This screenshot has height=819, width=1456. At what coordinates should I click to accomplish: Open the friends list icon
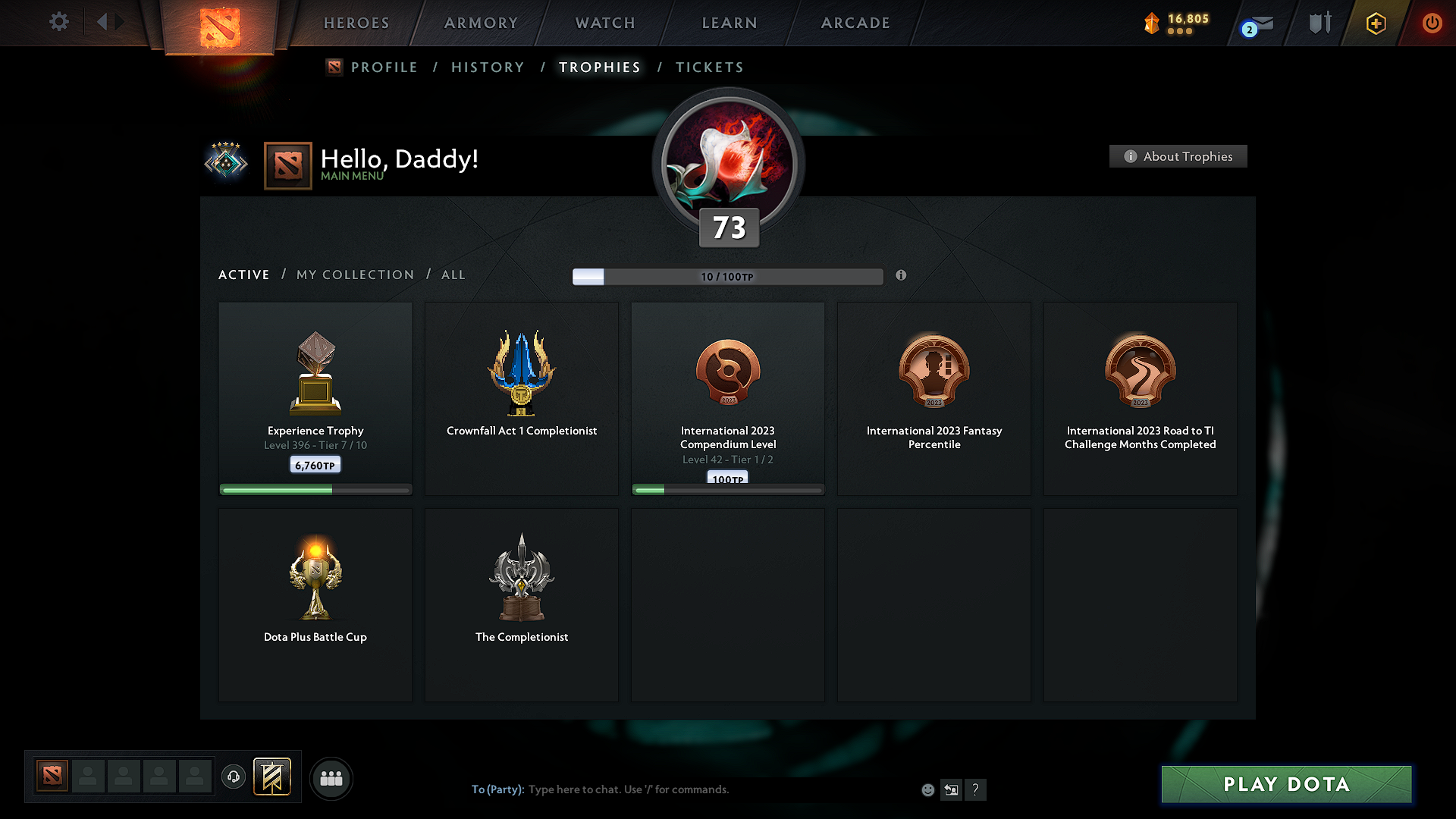pyautogui.click(x=331, y=778)
